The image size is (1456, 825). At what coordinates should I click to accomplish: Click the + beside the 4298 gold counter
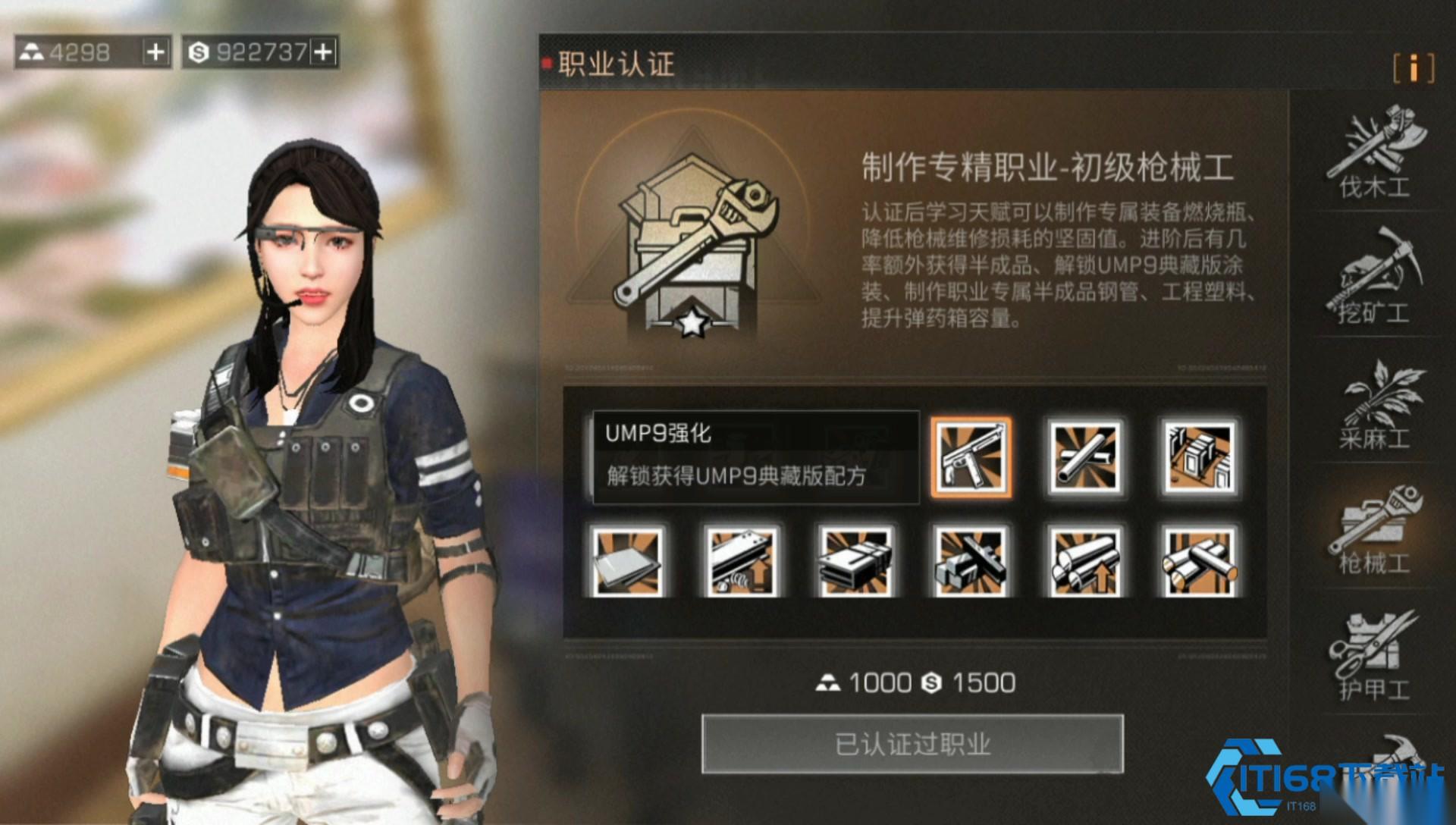point(155,52)
